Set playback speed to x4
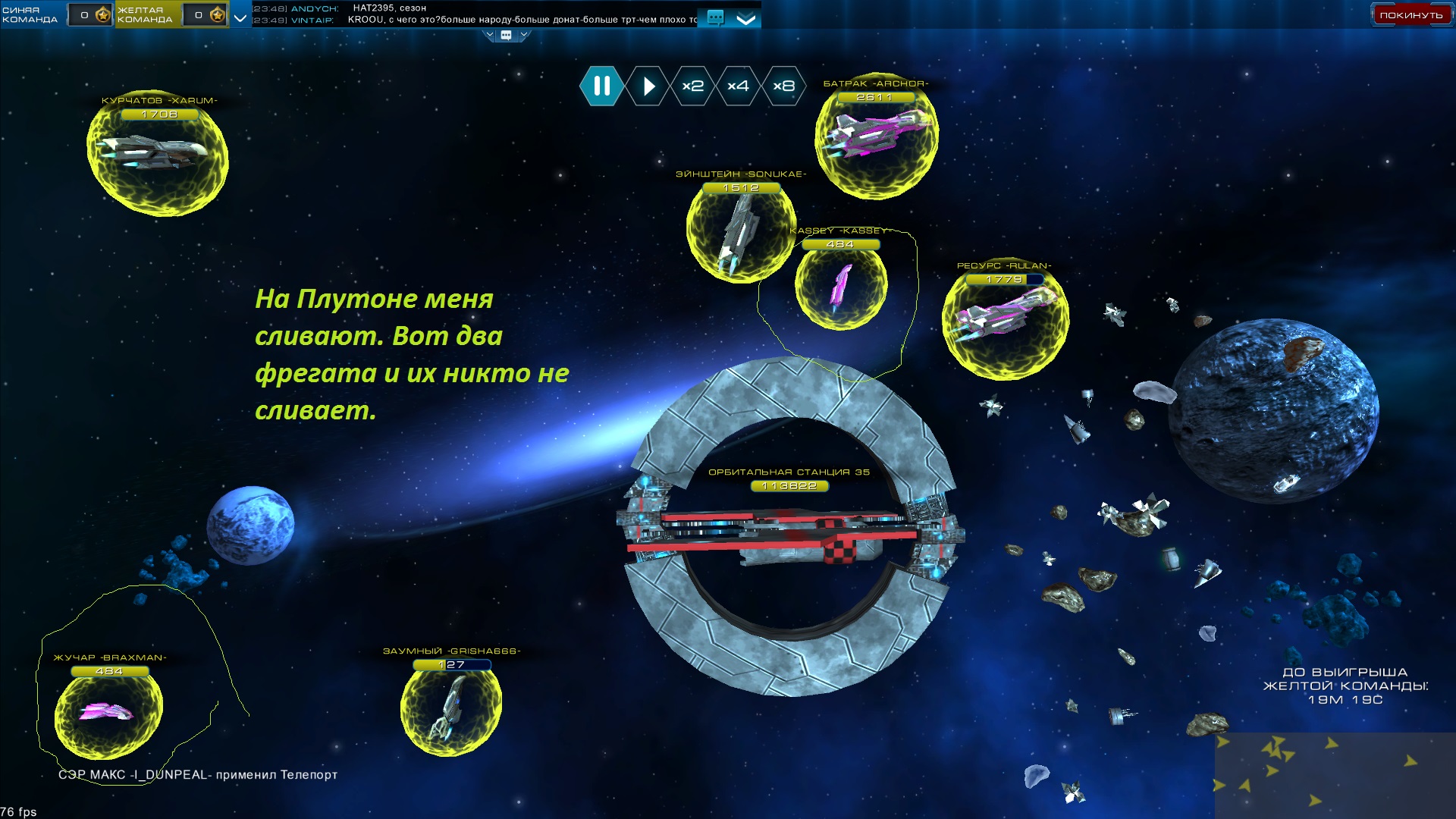This screenshot has width=1456, height=819. pos(738,86)
